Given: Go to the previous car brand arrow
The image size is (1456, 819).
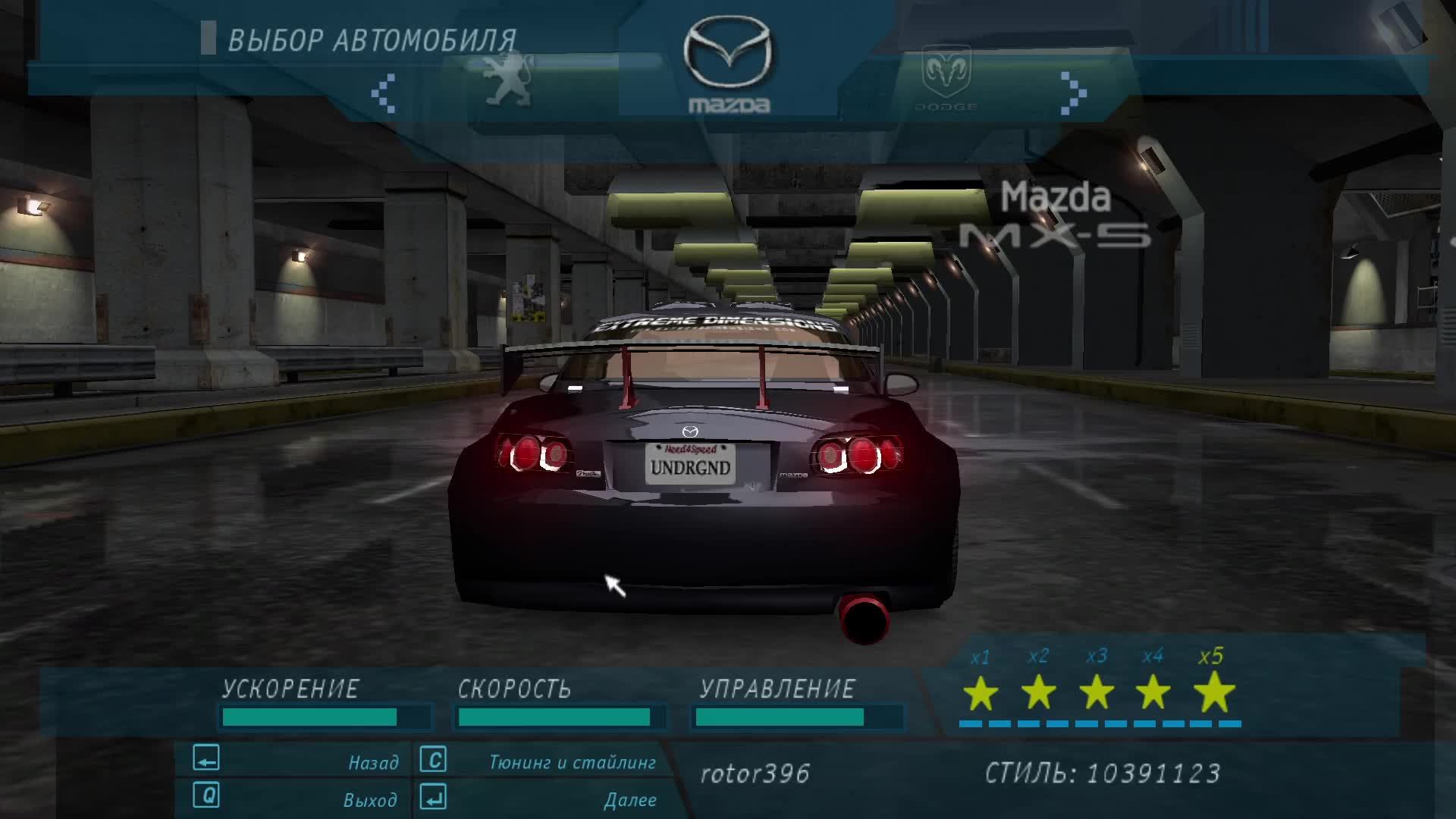Looking at the screenshot, I should (384, 93).
